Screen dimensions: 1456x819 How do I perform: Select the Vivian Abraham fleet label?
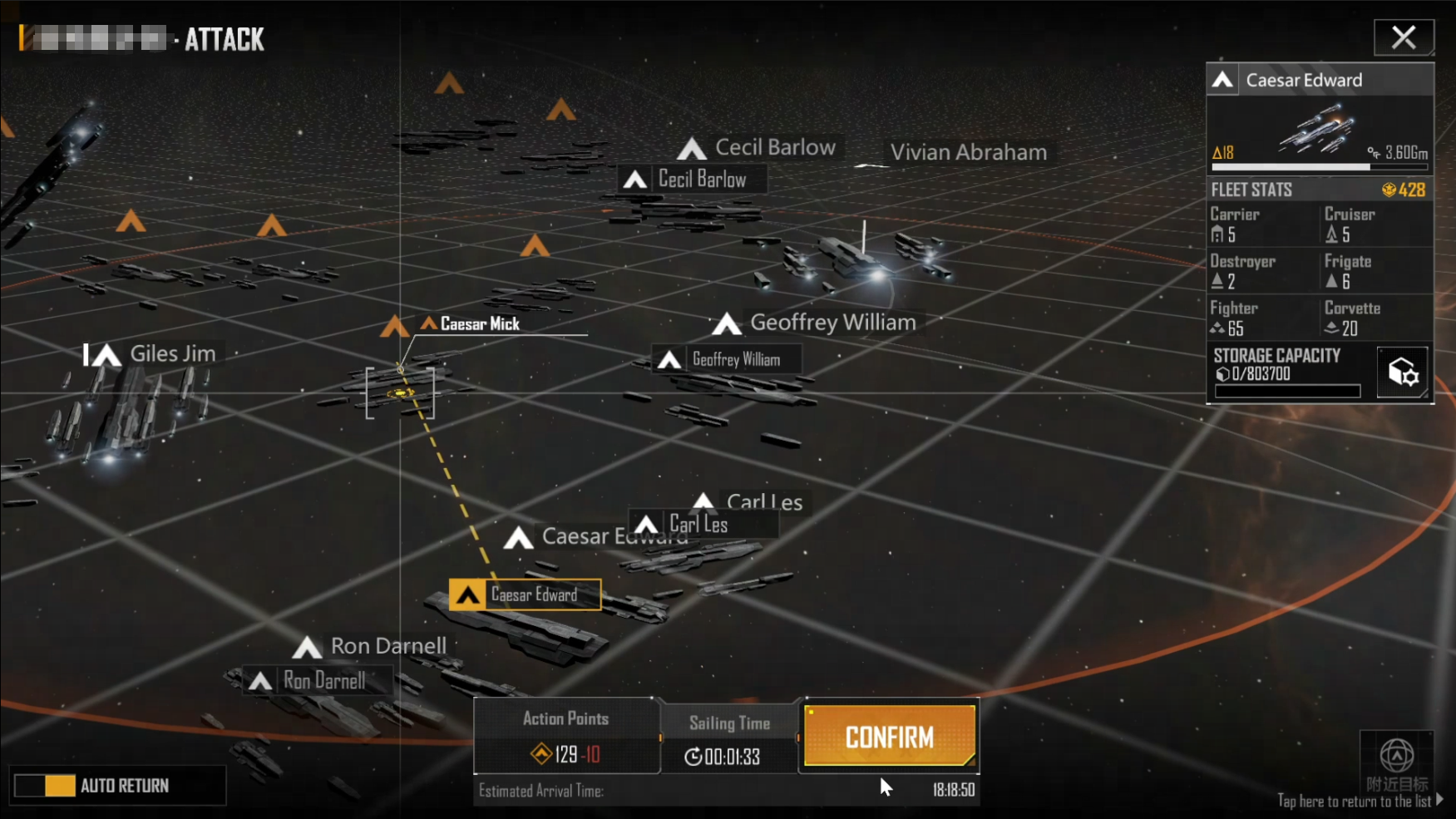coord(968,153)
